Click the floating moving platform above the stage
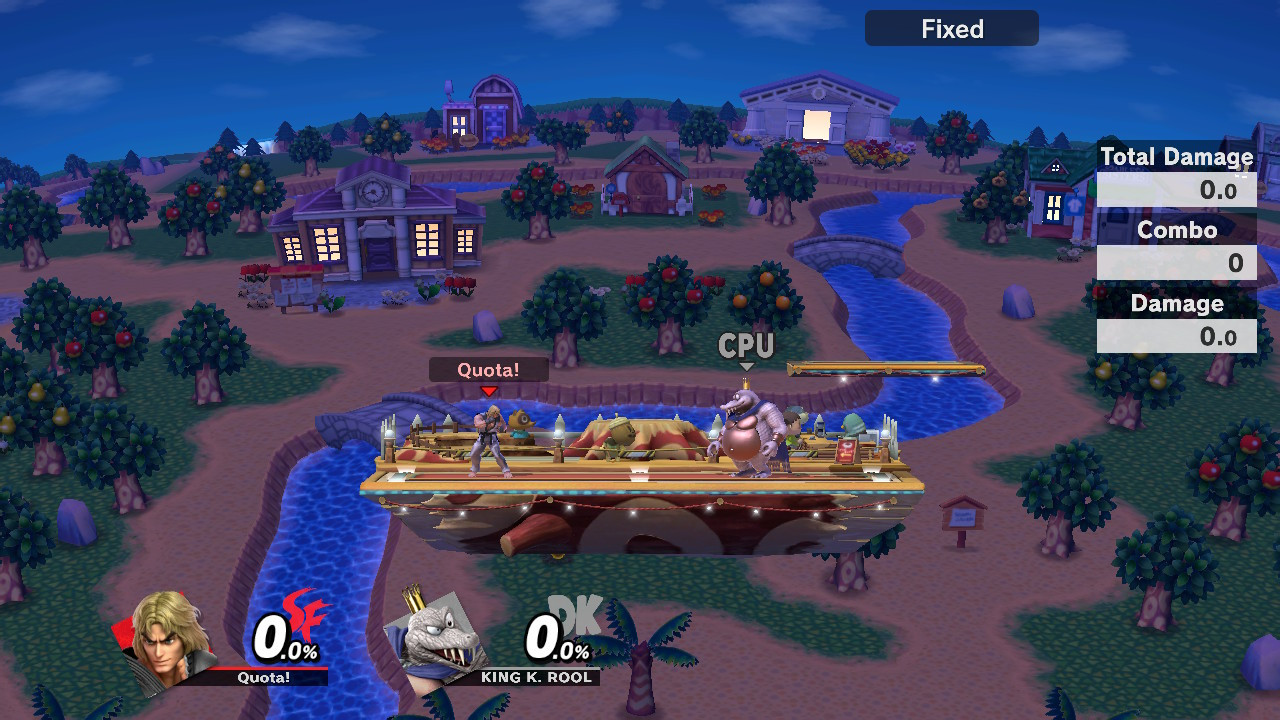This screenshot has height=720, width=1280. tap(885, 369)
